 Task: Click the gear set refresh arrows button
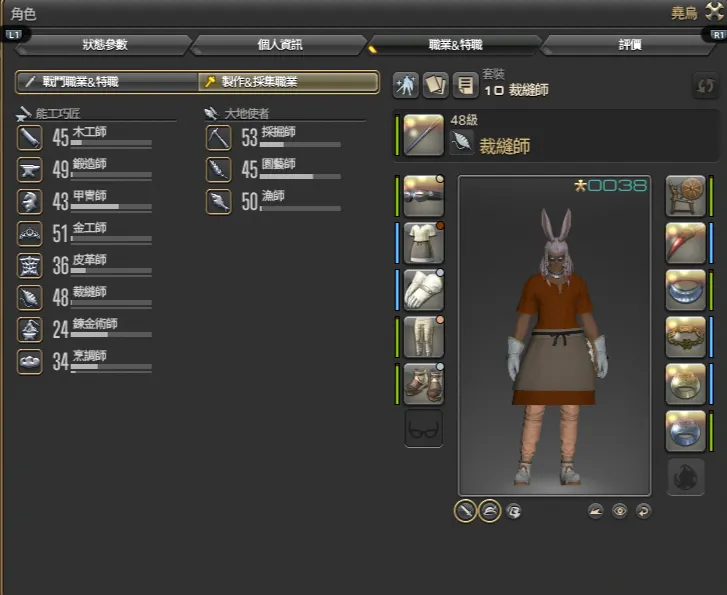(x=704, y=86)
